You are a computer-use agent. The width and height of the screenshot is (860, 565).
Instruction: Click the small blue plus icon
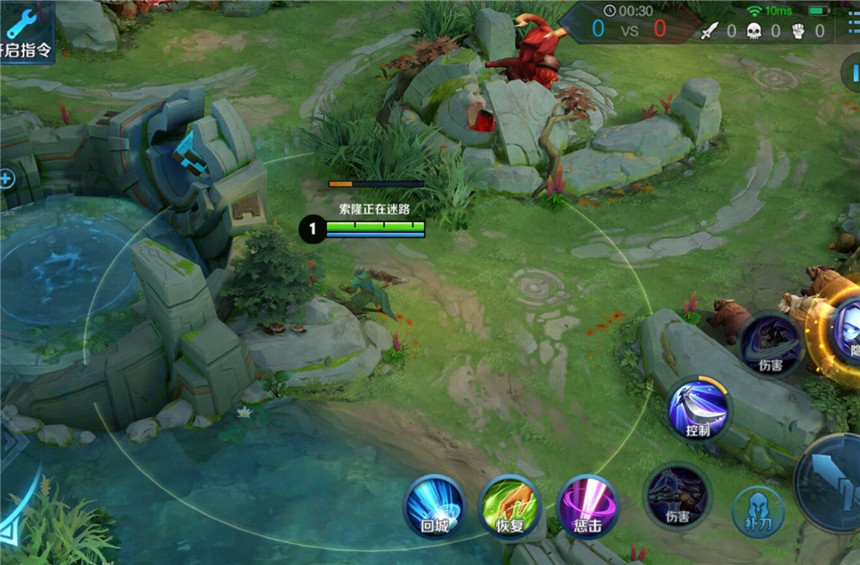click(6, 180)
